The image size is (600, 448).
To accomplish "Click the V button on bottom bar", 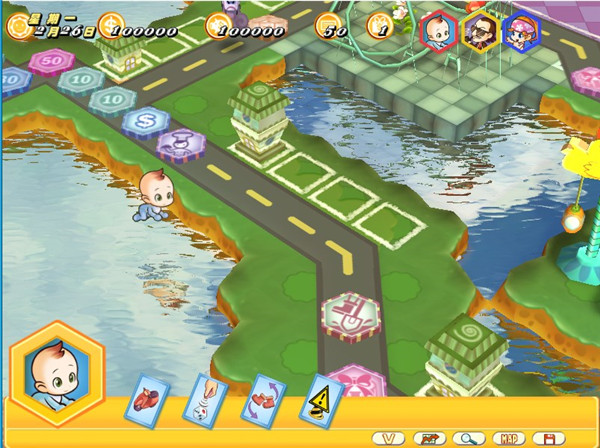I will point(387,438).
